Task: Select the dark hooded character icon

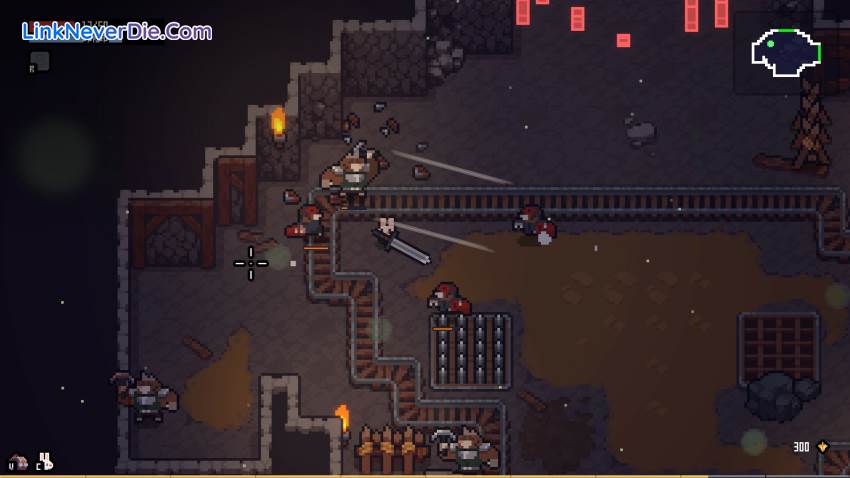Action: pos(18,461)
